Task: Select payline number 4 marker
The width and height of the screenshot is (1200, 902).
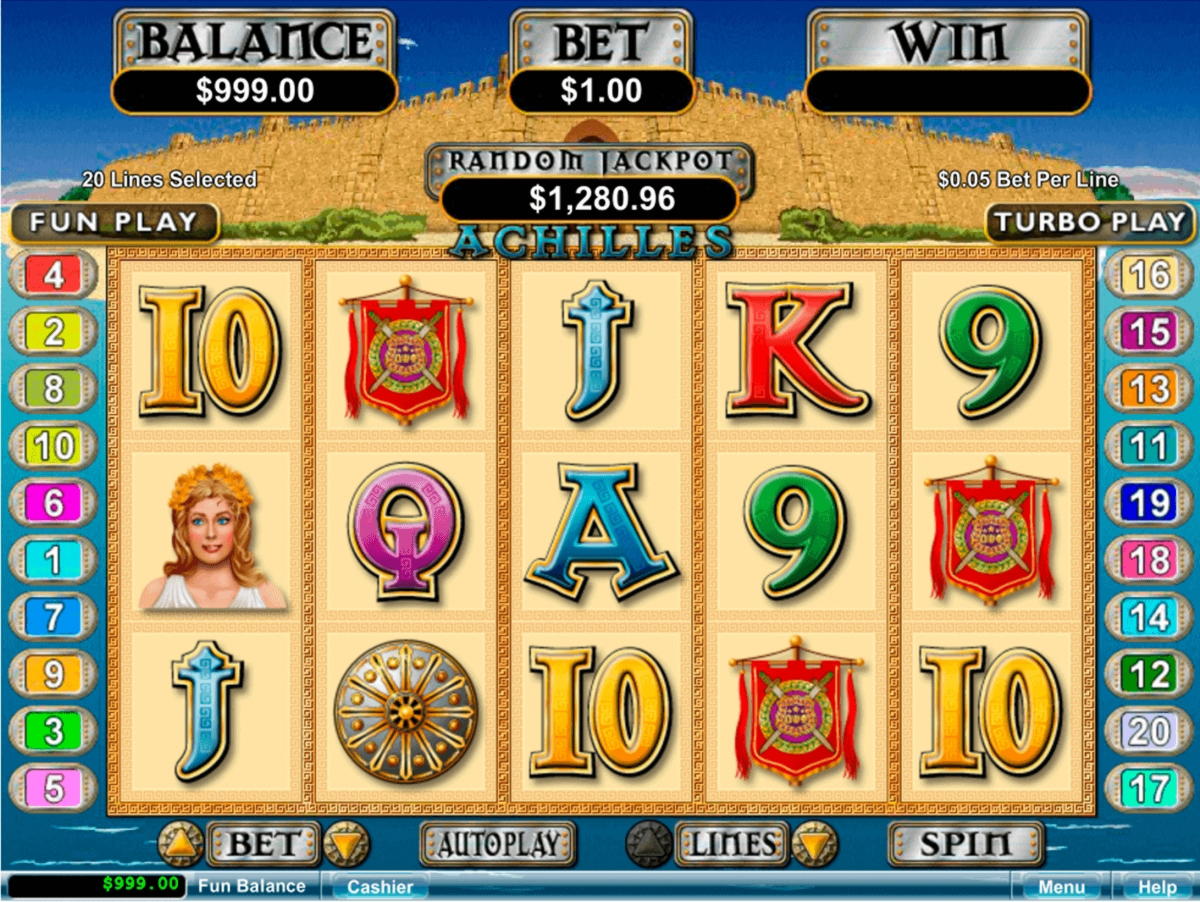Action: pos(54,275)
